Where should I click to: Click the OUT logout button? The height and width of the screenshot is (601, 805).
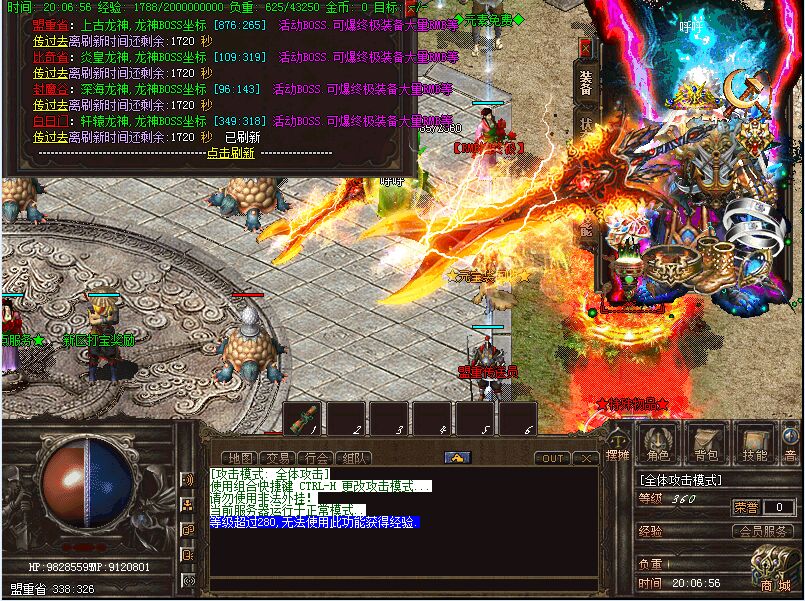tap(551, 458)
